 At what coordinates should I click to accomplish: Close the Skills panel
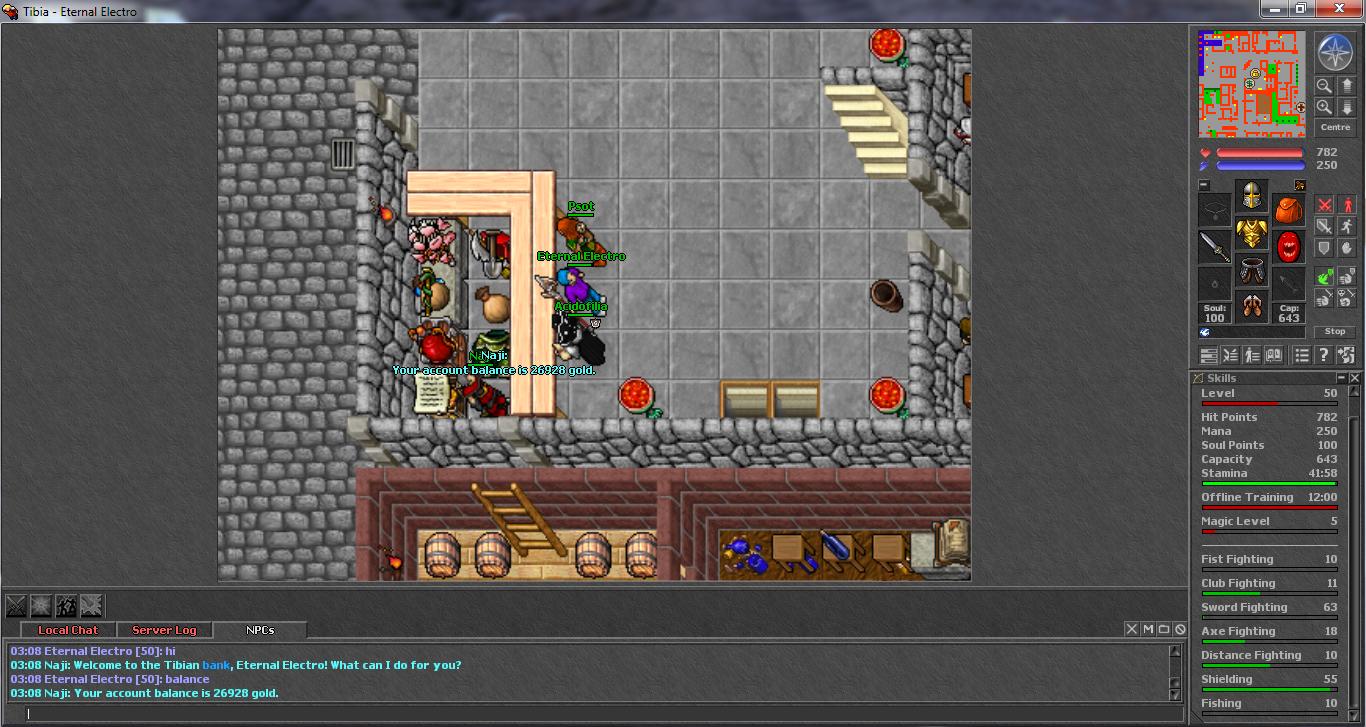tap(1355, 378)
